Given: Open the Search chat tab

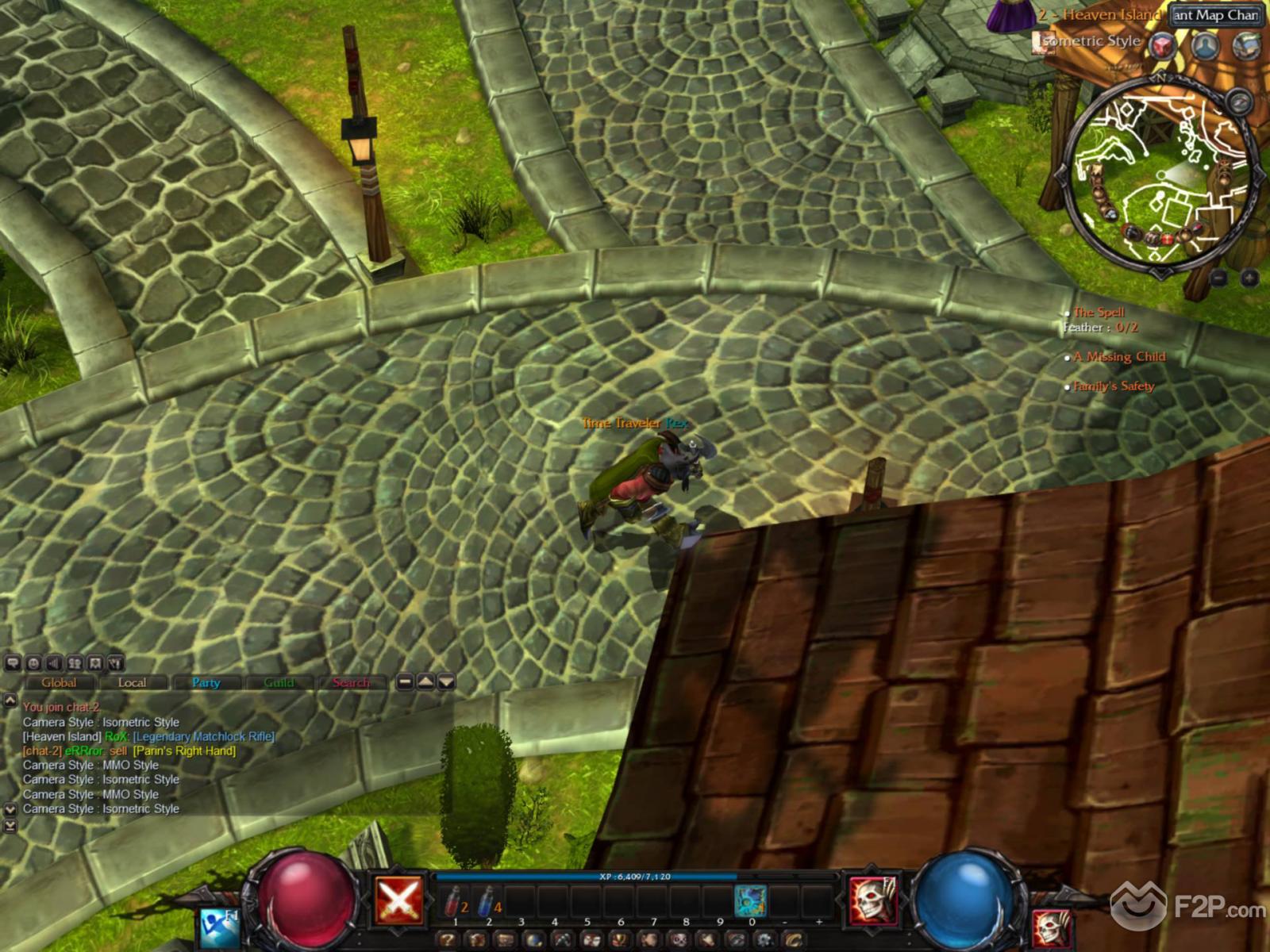Looking at the screenshot, I should coord(351,682).
